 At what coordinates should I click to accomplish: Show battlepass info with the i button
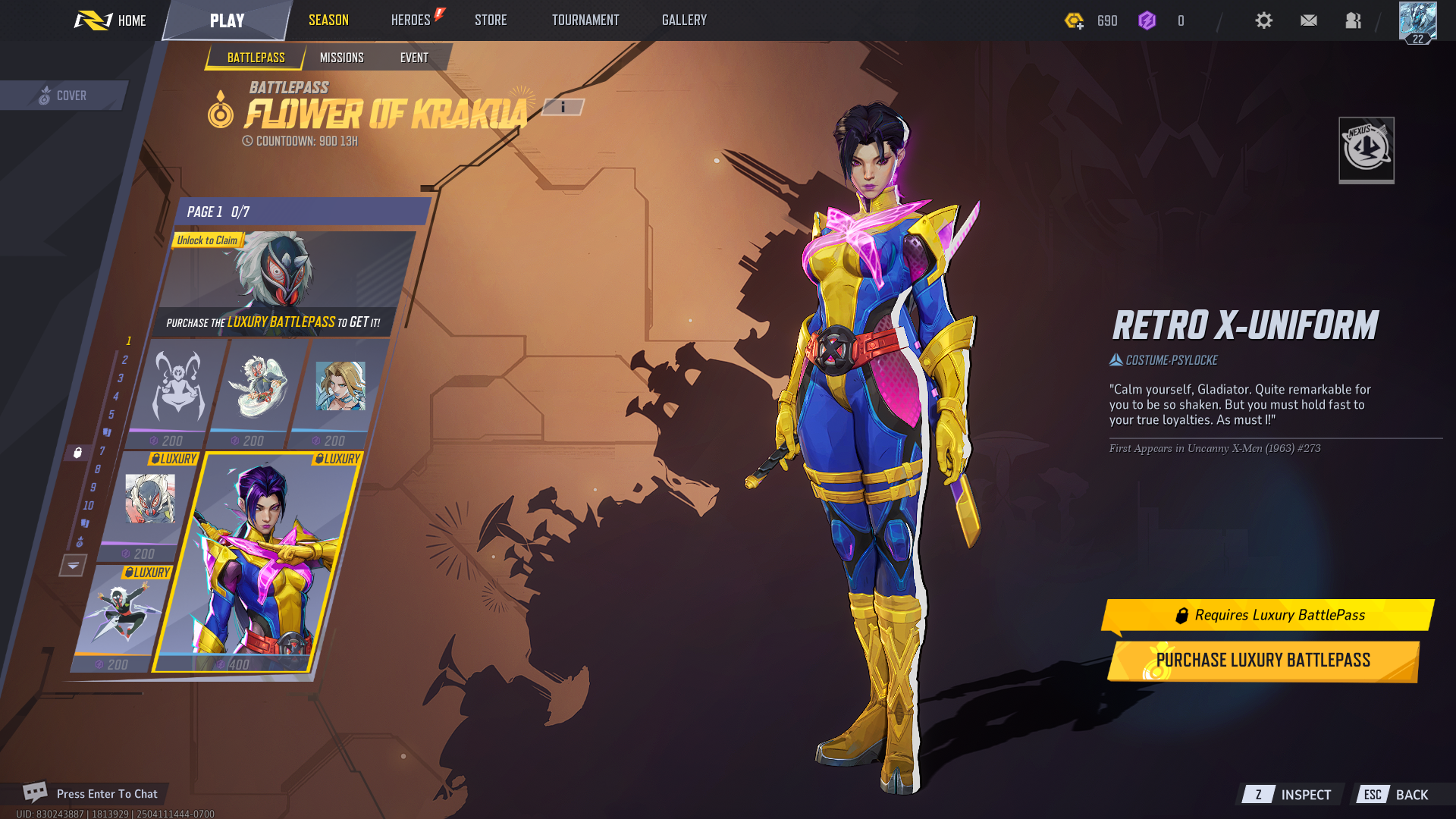(x=563, y=108)
